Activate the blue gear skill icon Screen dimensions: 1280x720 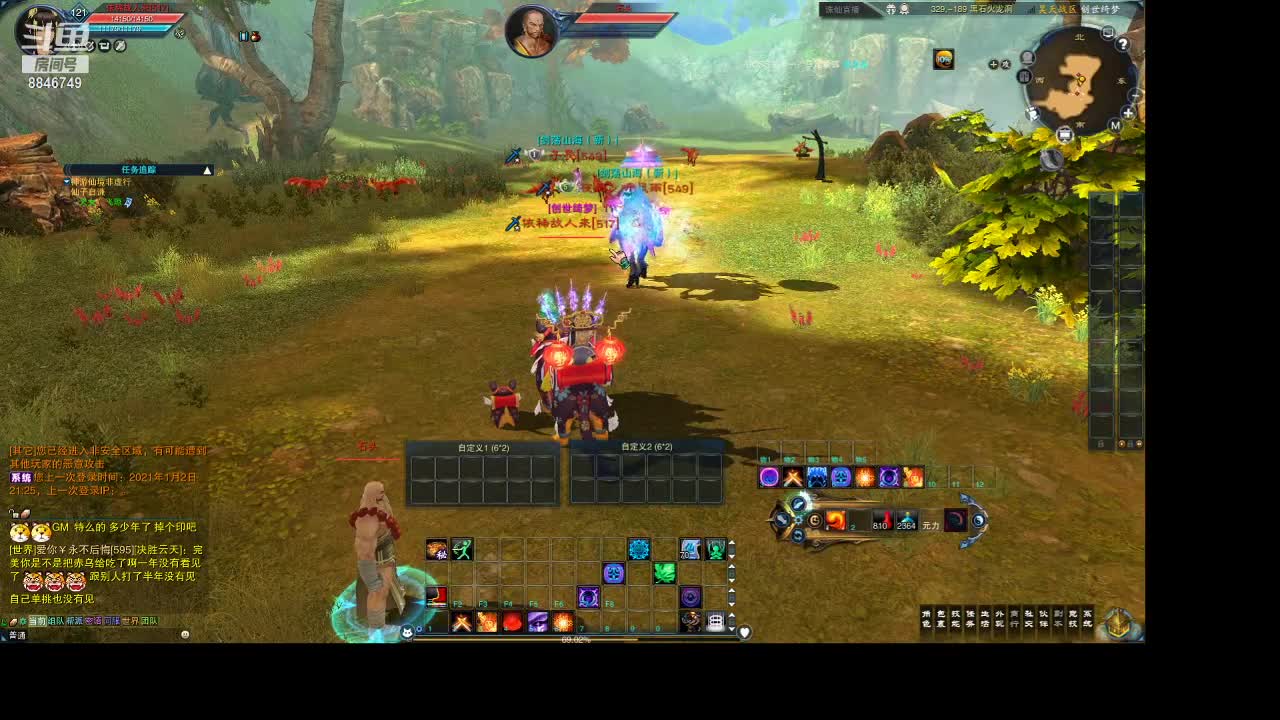(639, 549)
